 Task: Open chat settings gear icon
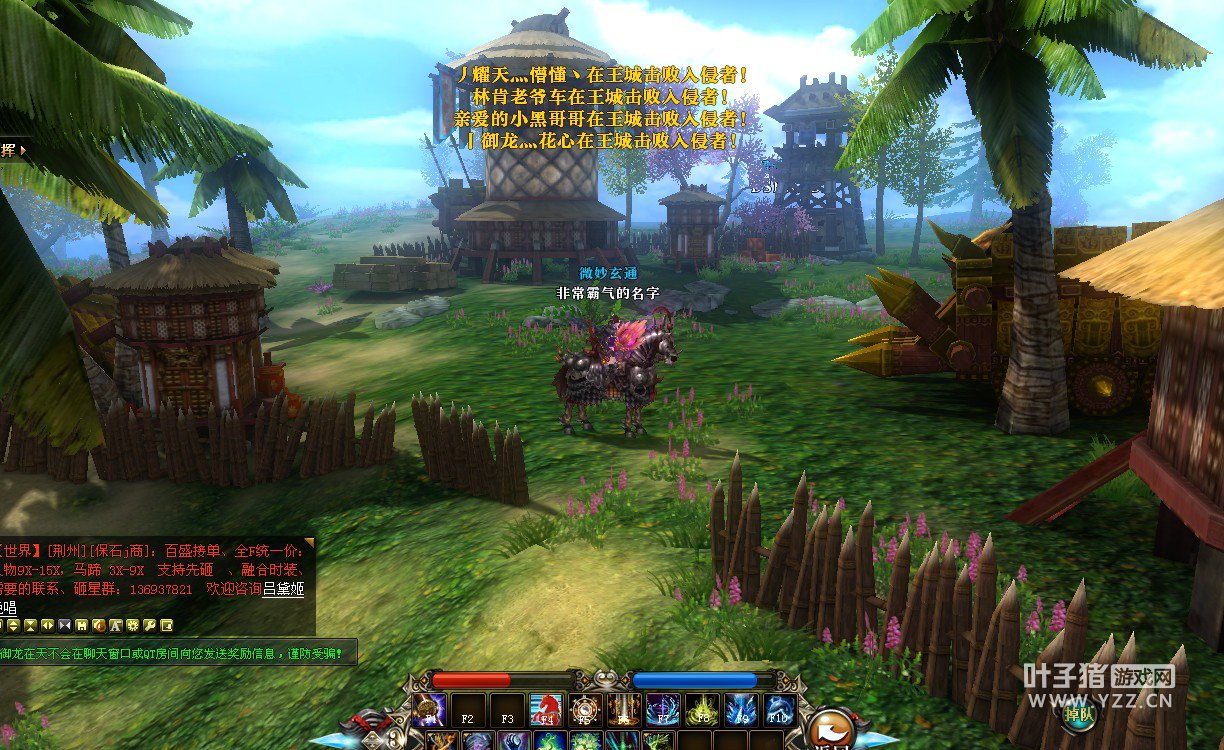click(132, 625)
